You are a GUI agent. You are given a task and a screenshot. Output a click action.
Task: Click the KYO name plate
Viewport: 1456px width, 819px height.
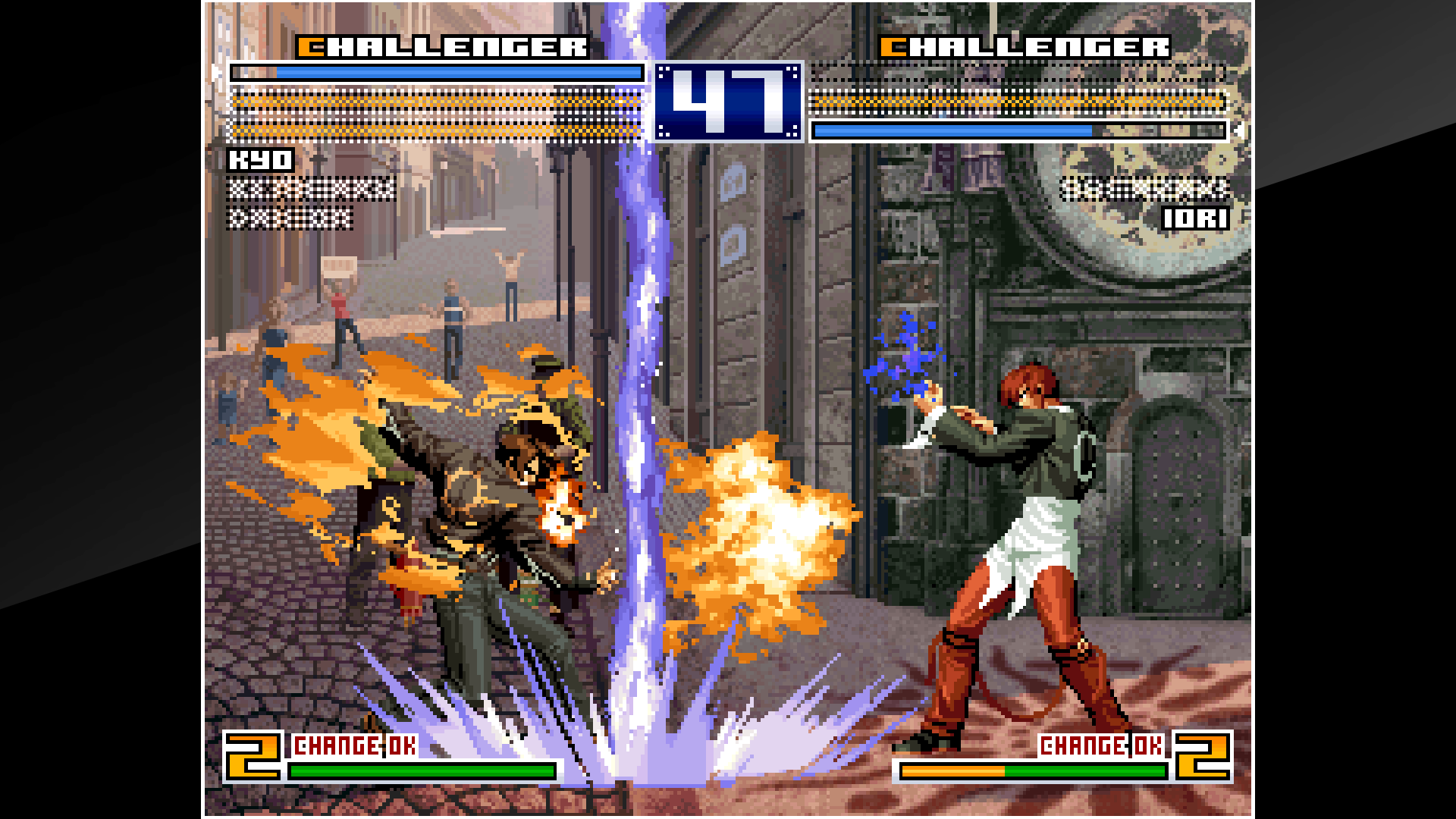pos(262,160)
